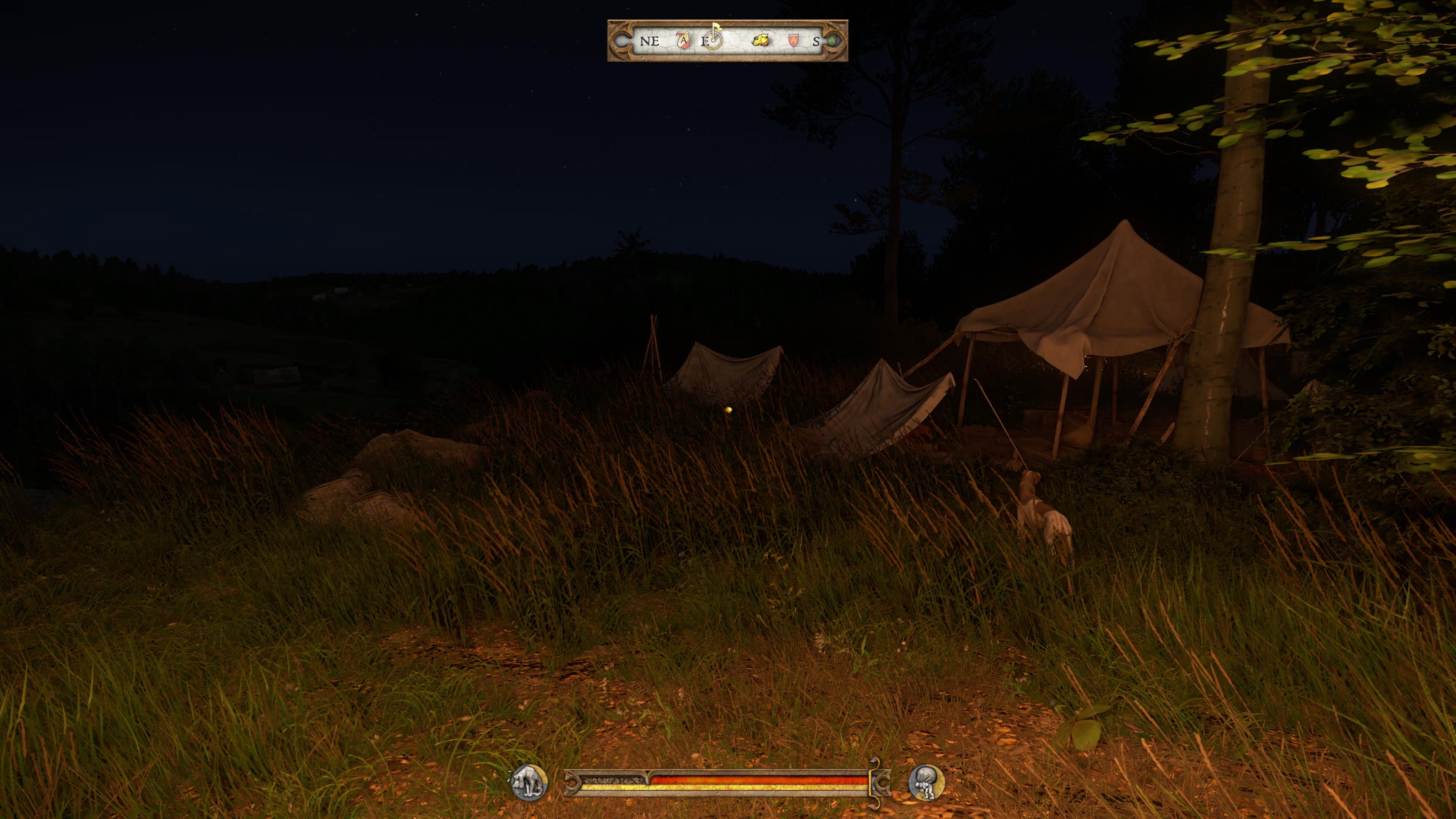The height and width of the screenshot is (819, 1456).
Task: Pick the solid red shield compass marker
Action: (x=793, y=41)
